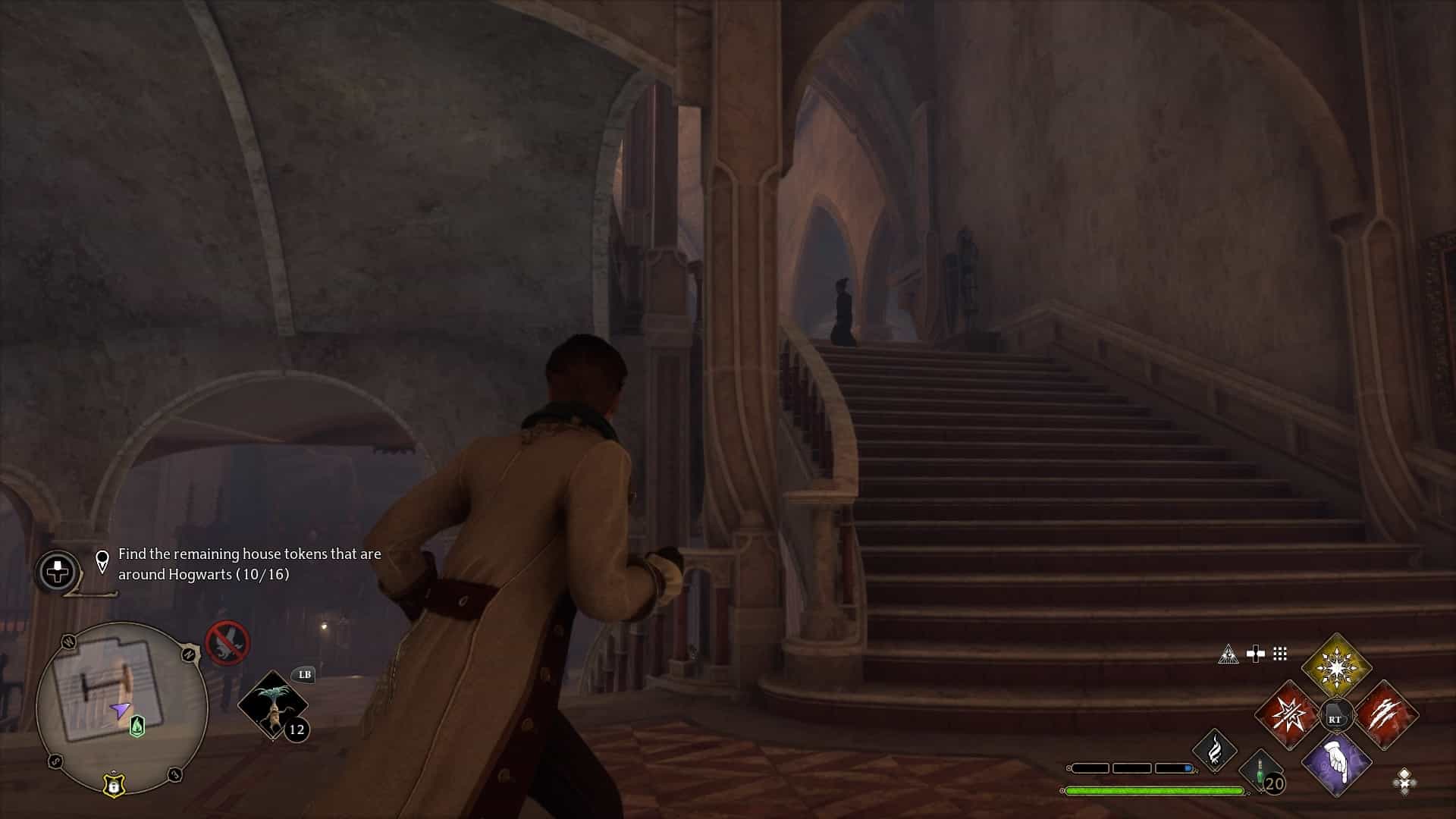The height and width of the screenshot is (819, 1456).
Task: Activate the ancient magic flame icon
Action: click(1214, 750)
